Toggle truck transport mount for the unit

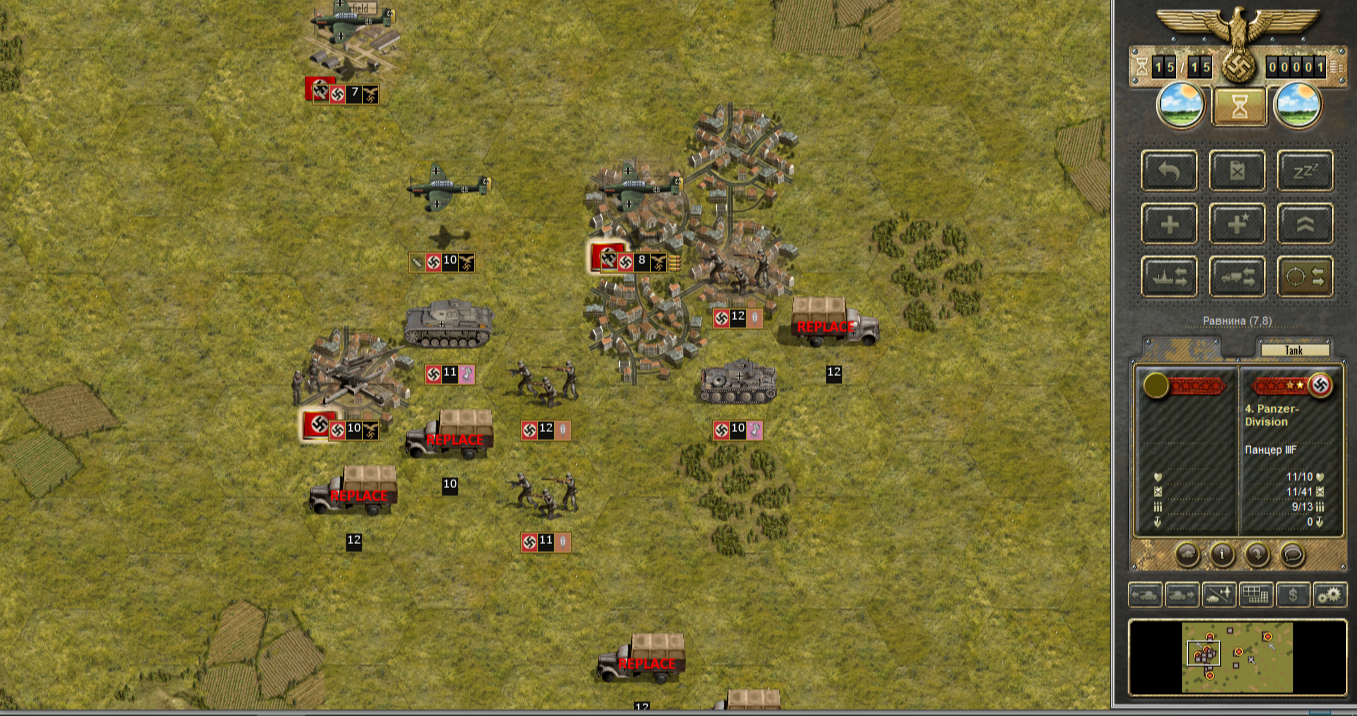click(x=1237, y=277)
